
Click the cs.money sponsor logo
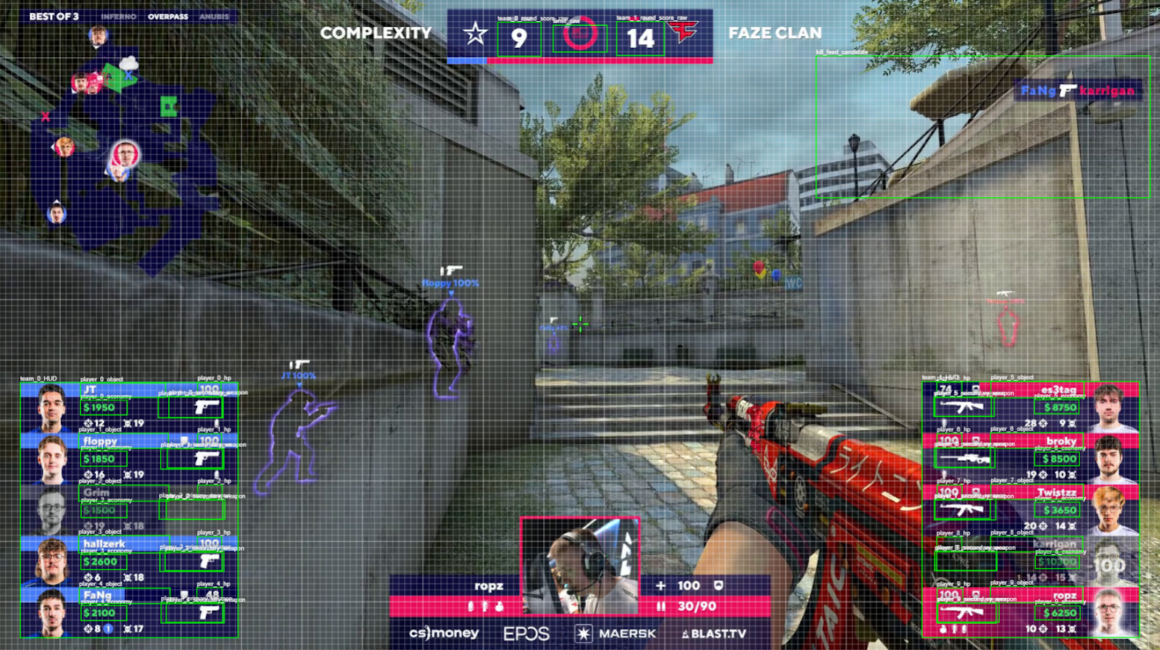(x=443, y=633)
